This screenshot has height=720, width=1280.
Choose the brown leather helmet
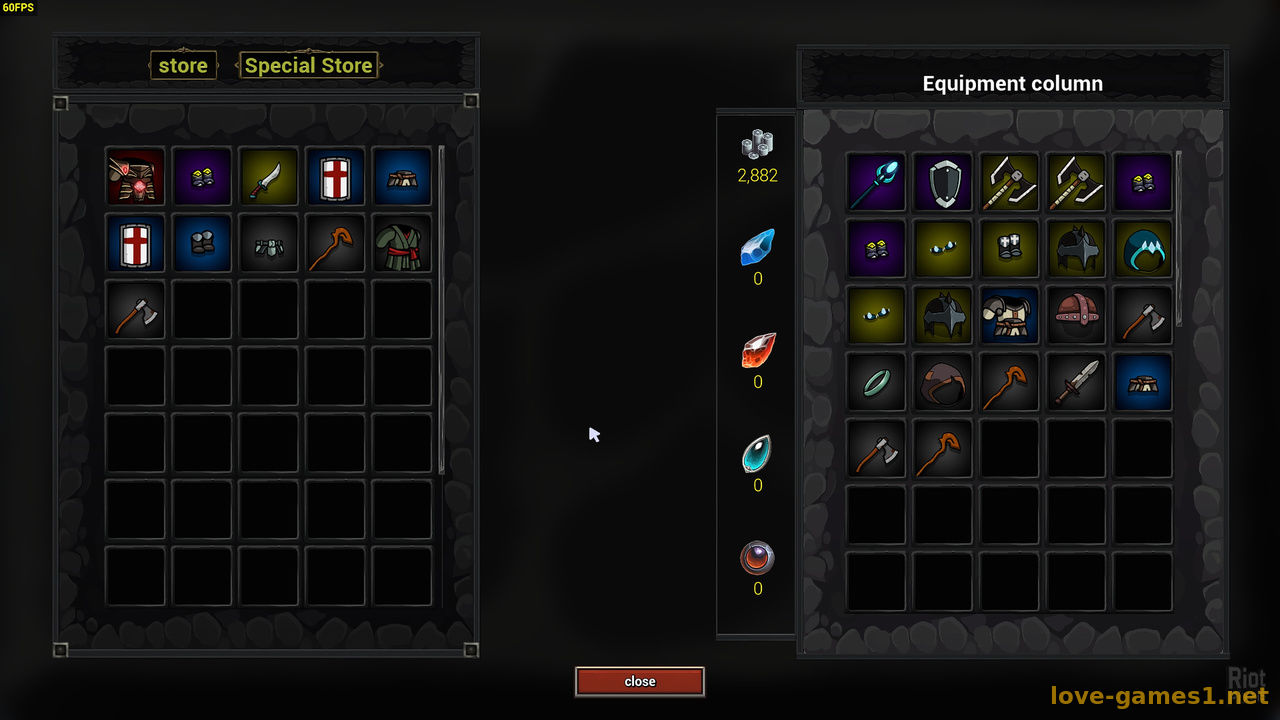coord(1076,315)
